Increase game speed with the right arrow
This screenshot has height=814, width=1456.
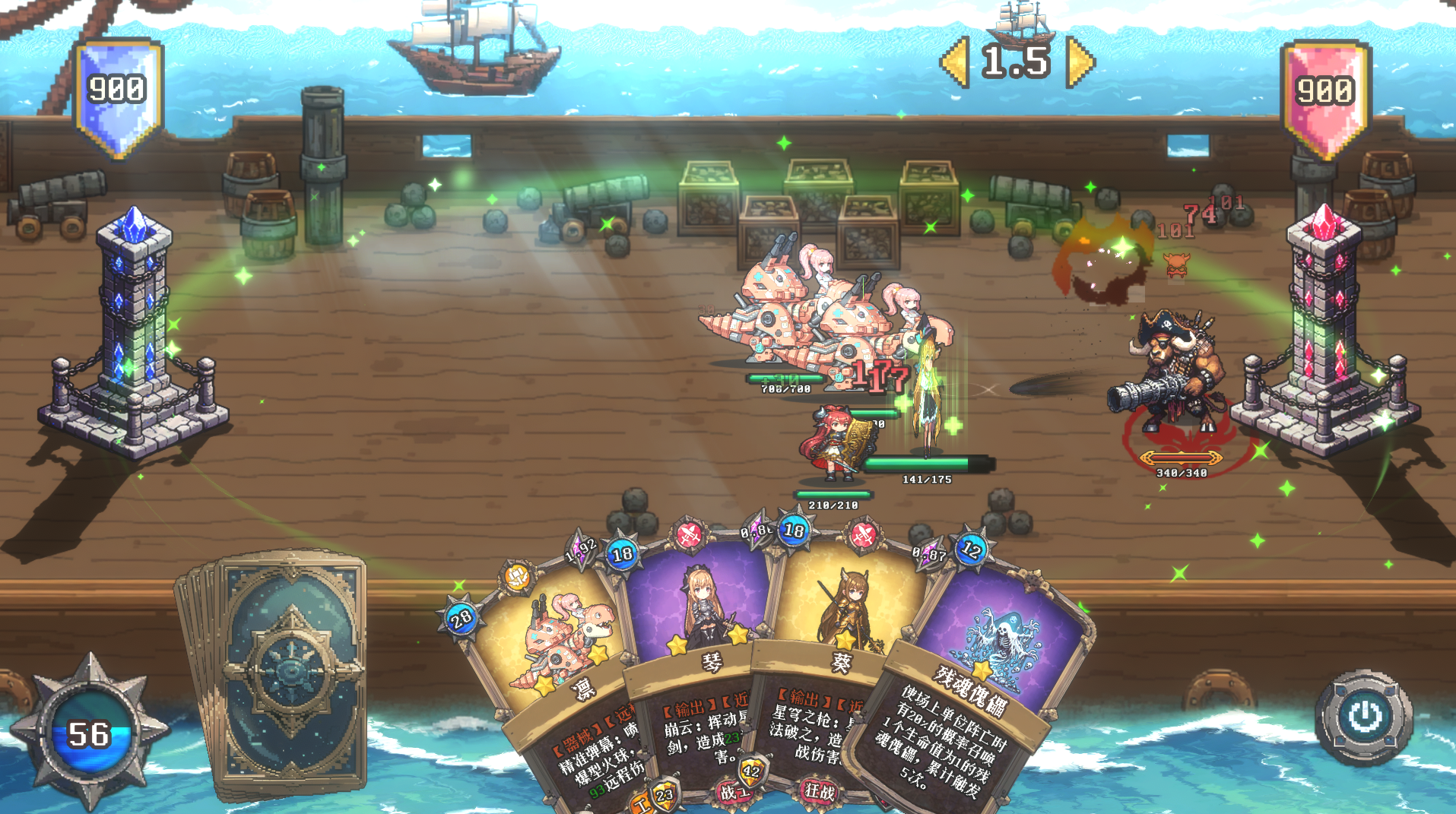pyautogui.click(x=1080, y=62)
